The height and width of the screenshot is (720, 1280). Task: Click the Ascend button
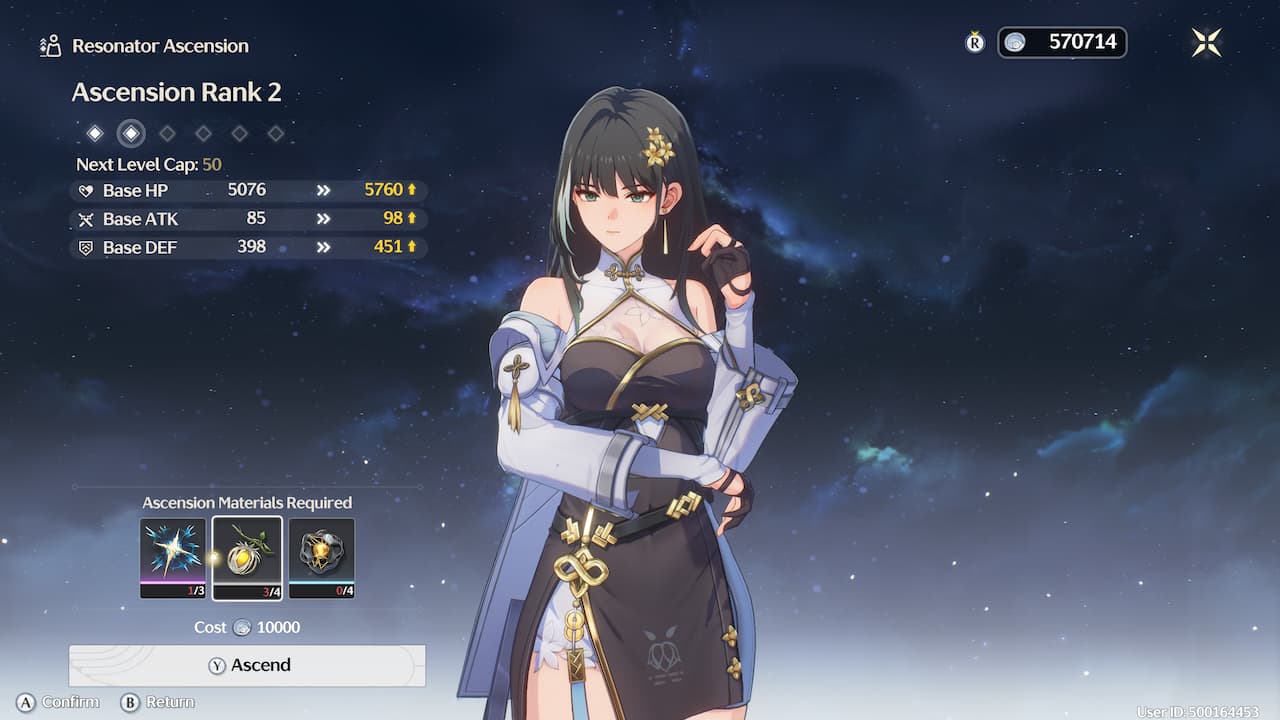247,665
